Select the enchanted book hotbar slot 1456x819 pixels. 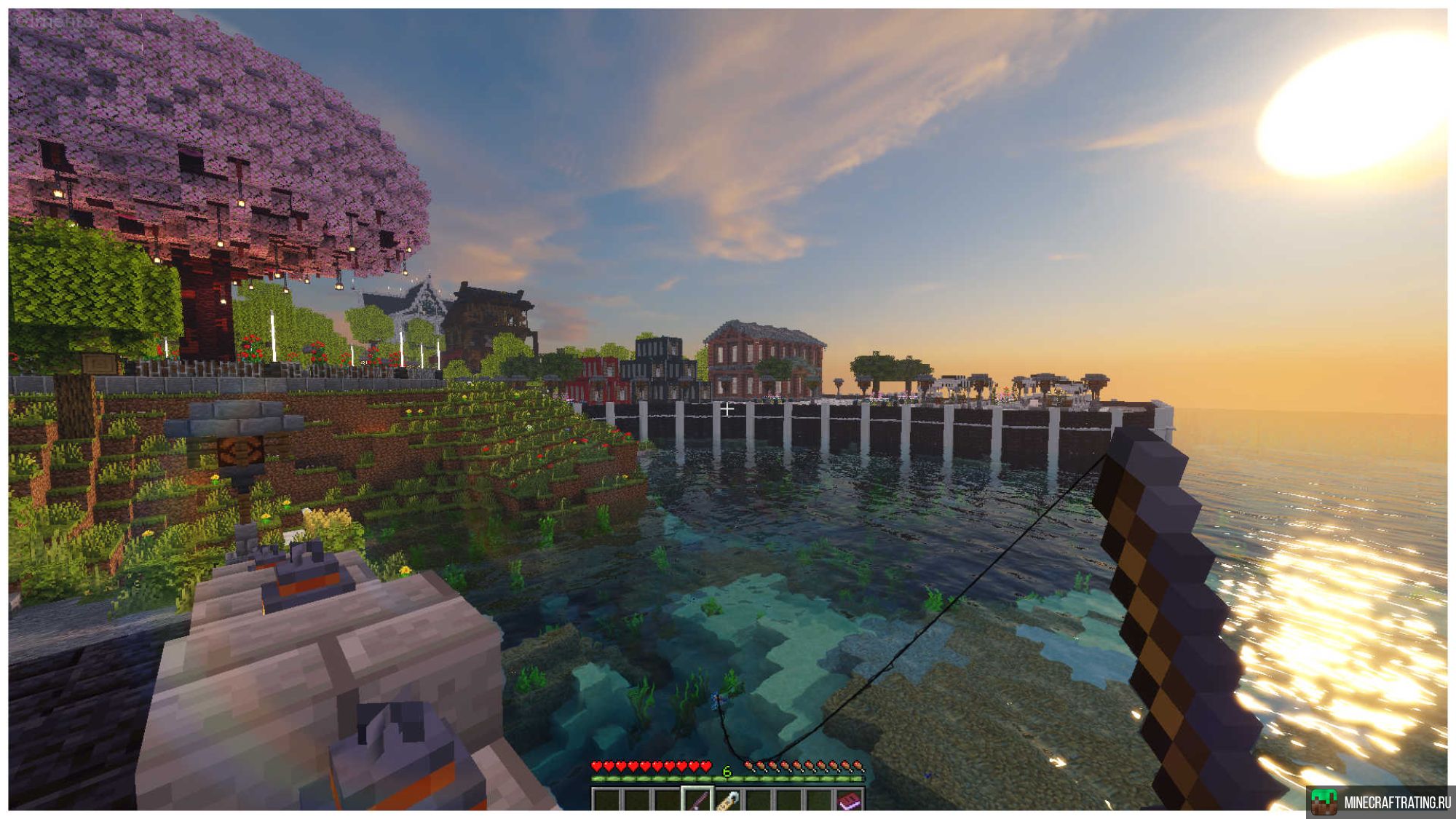pos(849,800)
